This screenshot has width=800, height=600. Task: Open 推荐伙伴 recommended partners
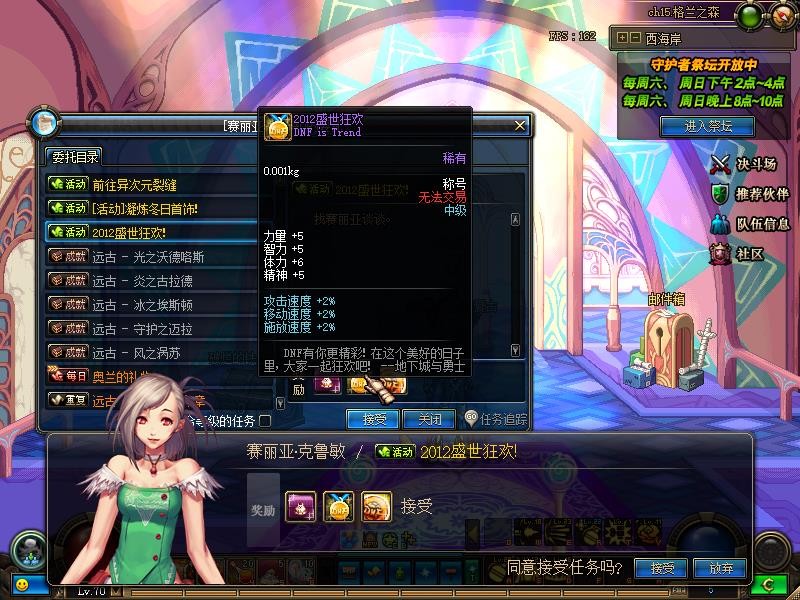(750, 194)
